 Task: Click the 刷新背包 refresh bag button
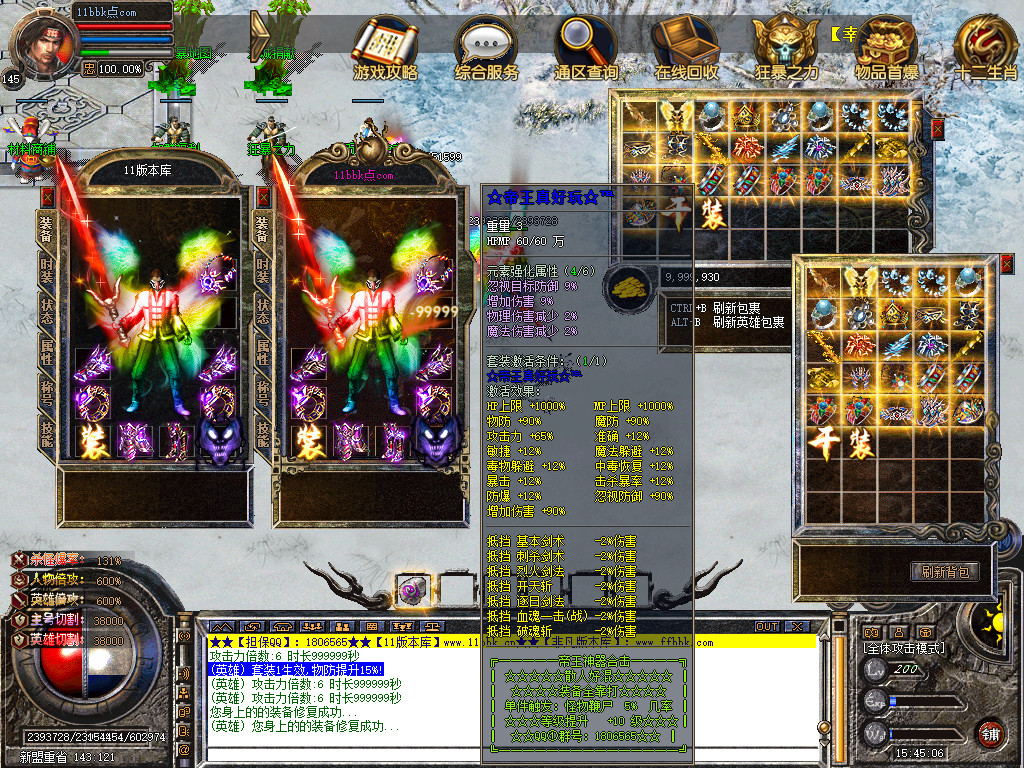pyautogui.click(x=944, y=571)
